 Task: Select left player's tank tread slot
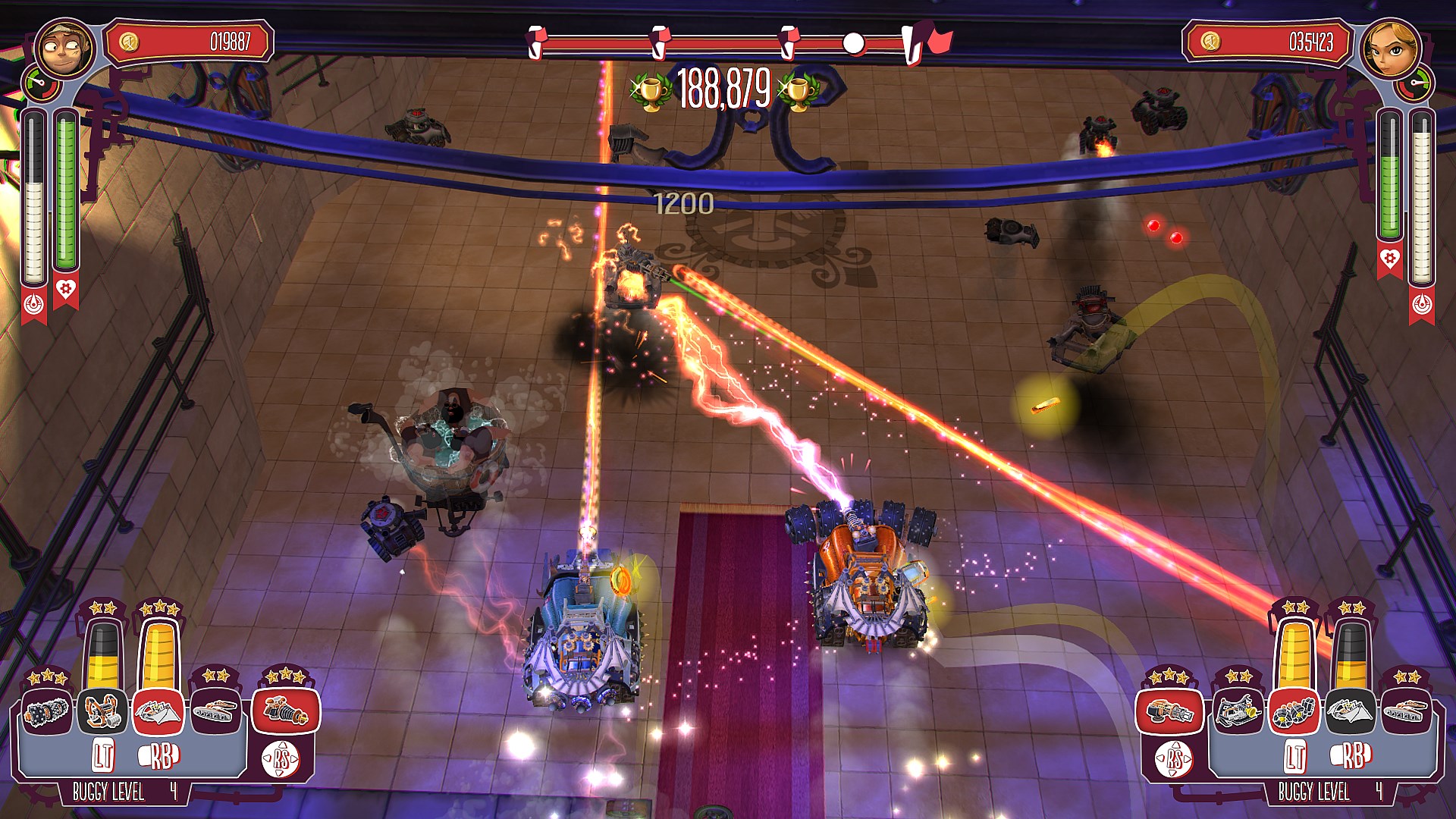(x=215, y=711)
